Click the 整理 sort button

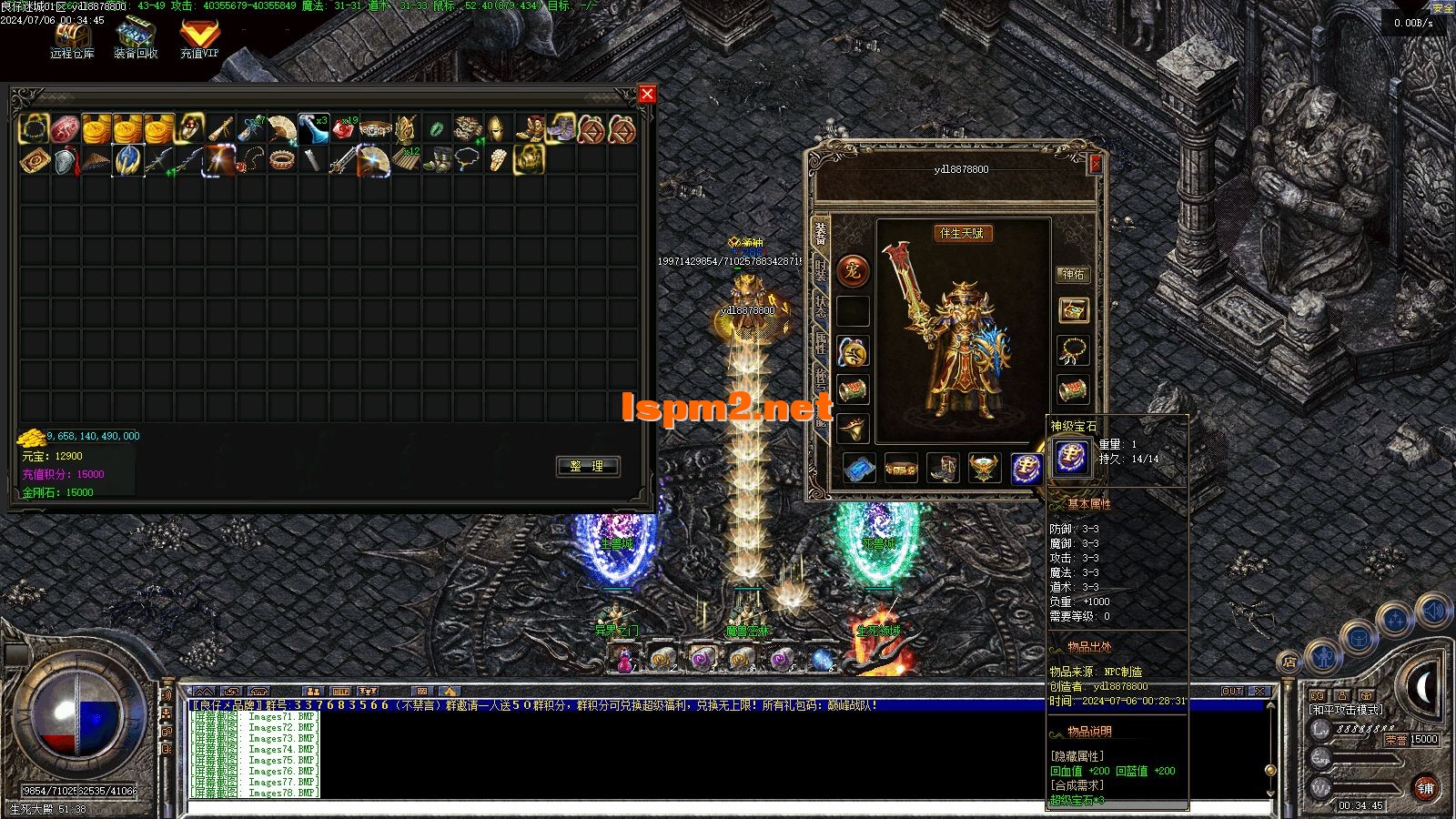point(587,466)
